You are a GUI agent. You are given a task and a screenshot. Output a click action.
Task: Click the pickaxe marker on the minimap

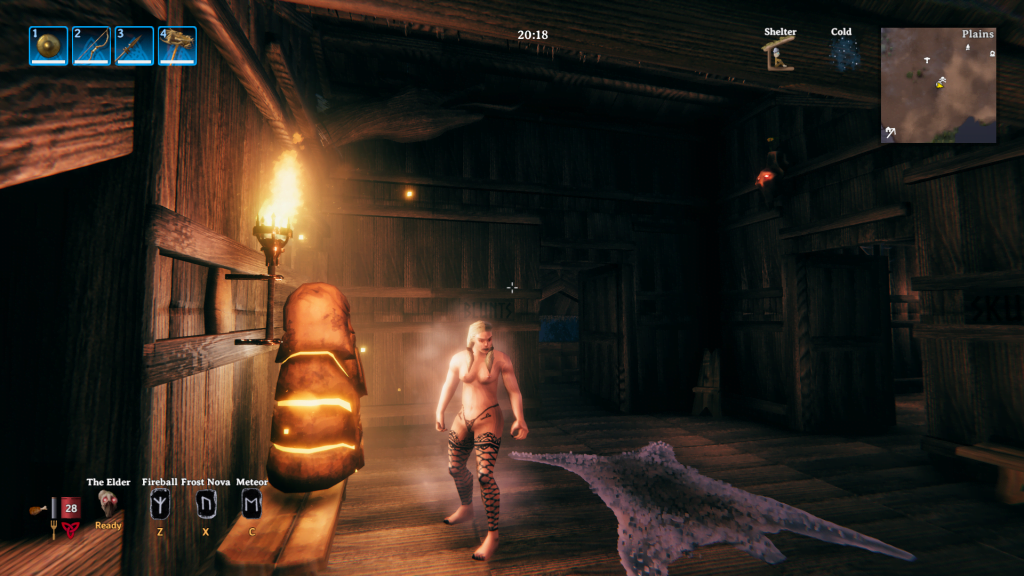[x=889, y=132]
